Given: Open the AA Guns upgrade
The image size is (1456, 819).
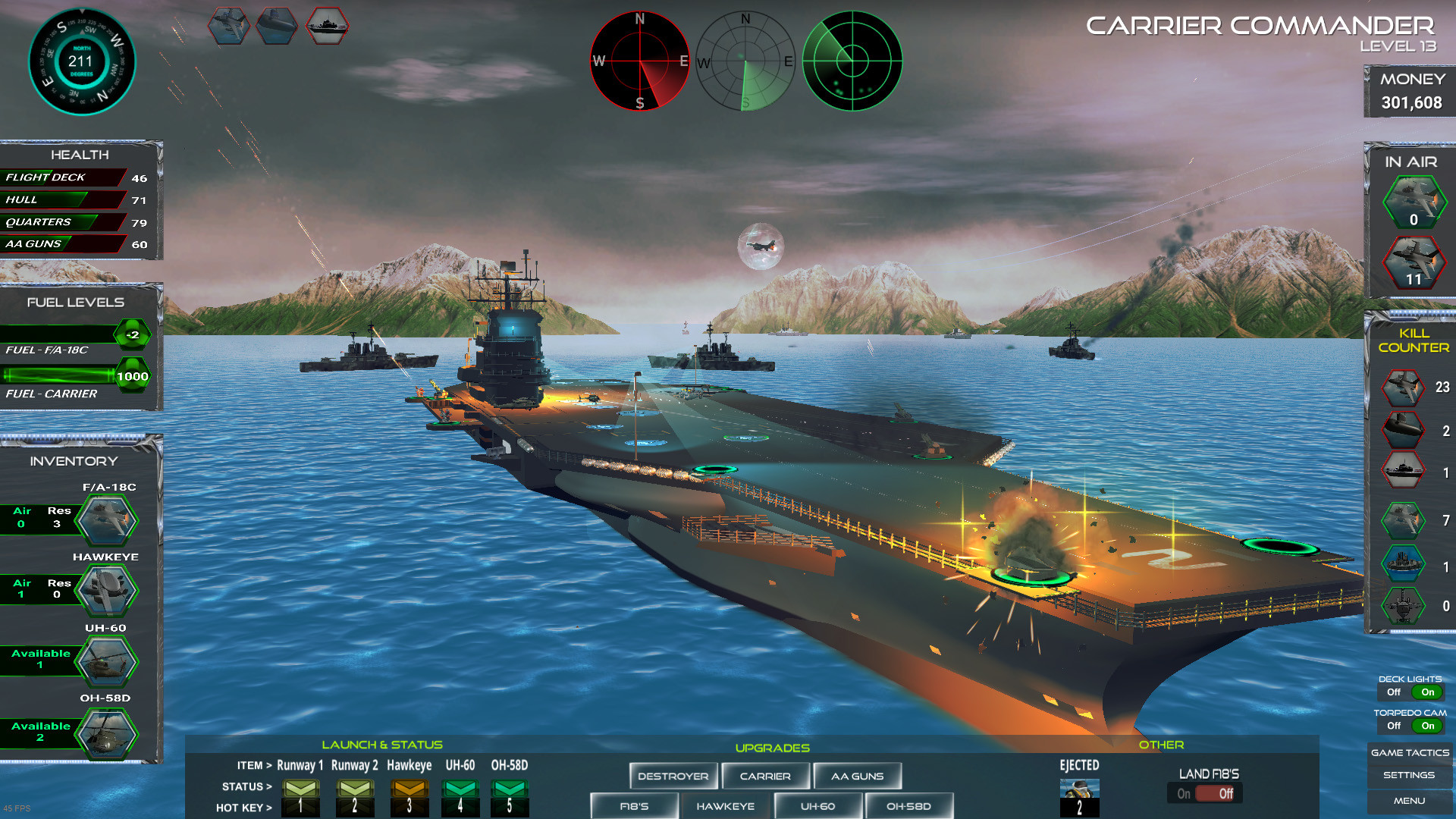Looking at the screenshot, I should pyautogui.click(x=857, y=775).
